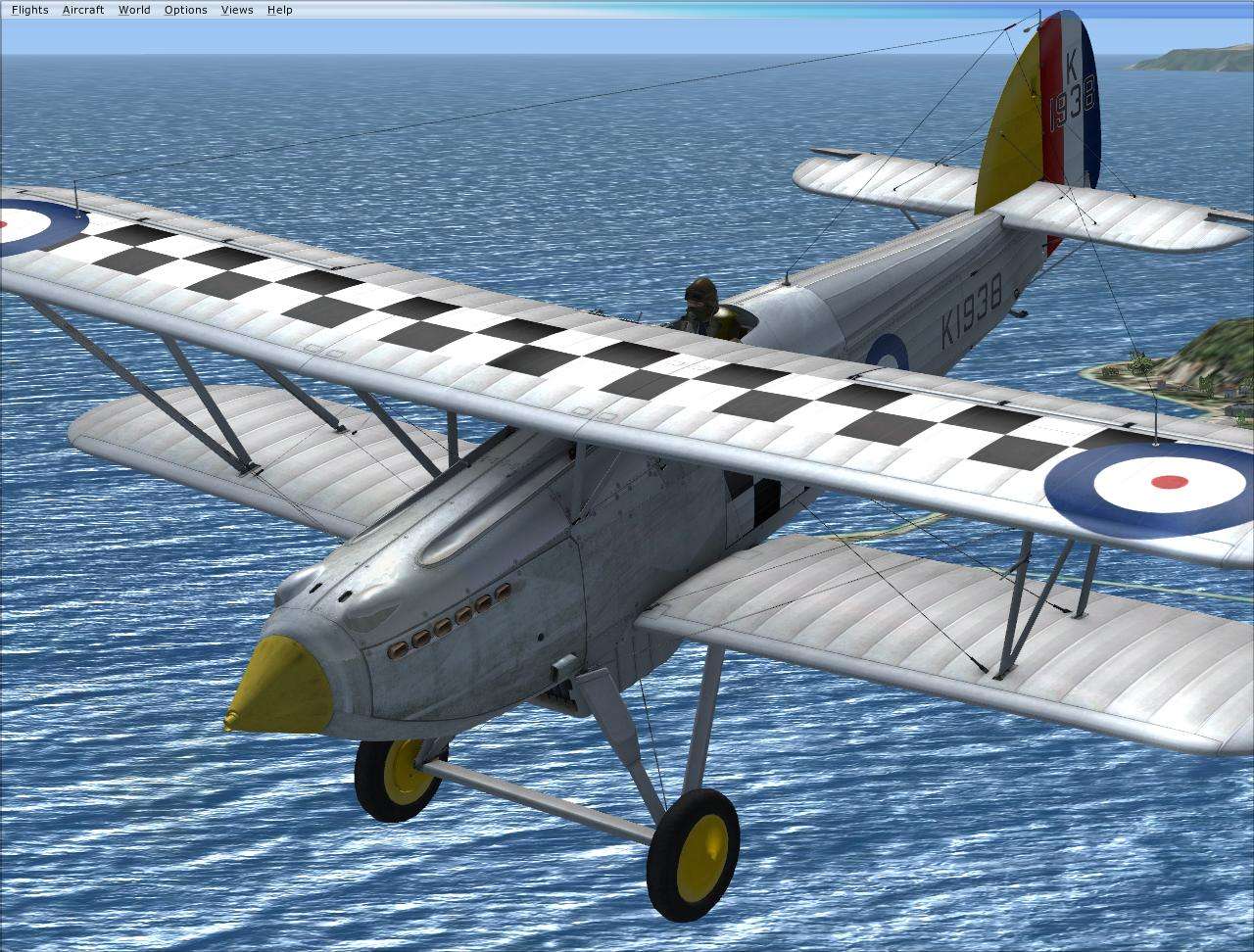Open the Views menu
The image size is (1254, 952).
click(236, 9)
